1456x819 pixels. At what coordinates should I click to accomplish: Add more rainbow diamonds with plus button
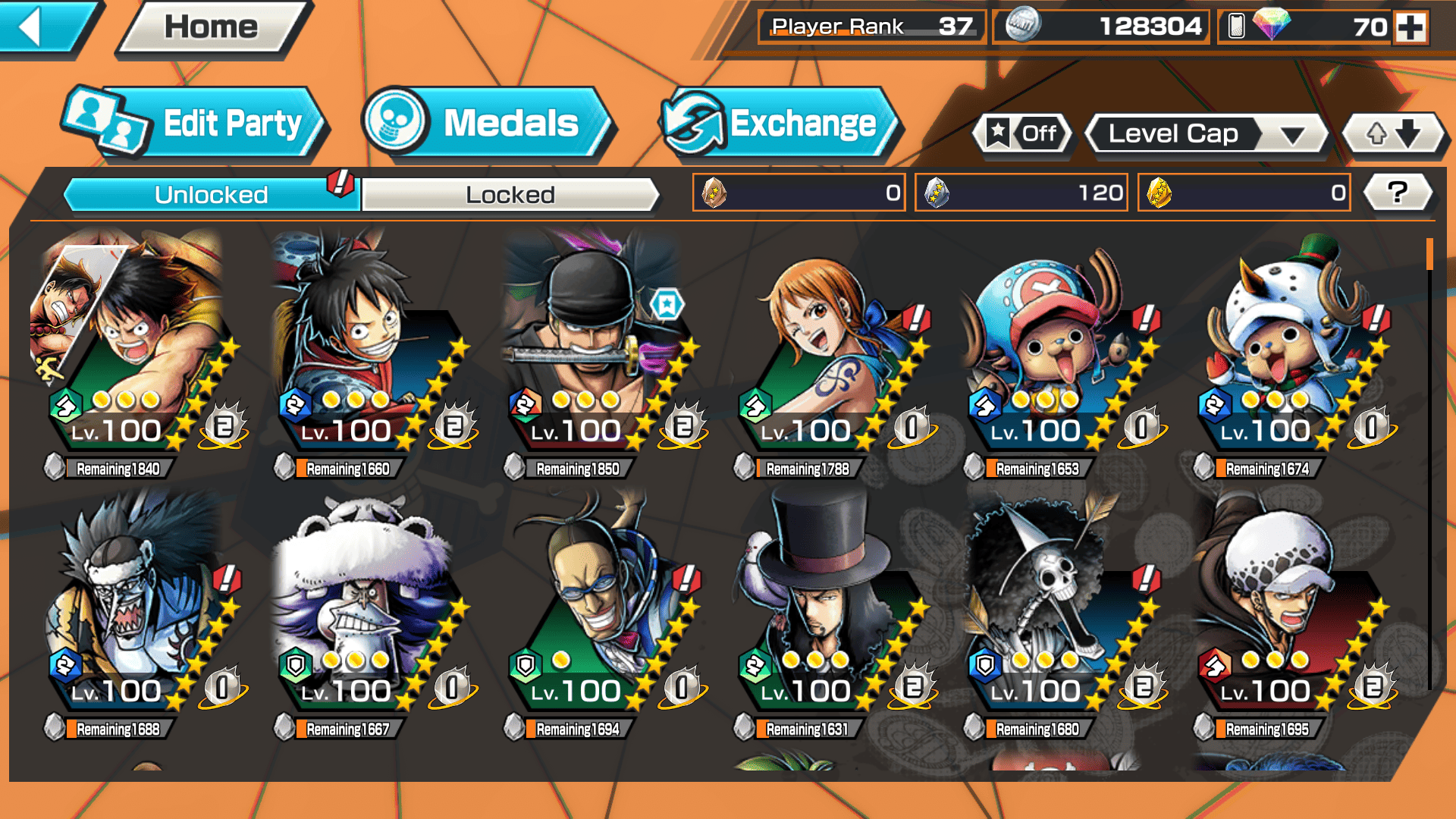point(1410,27)
